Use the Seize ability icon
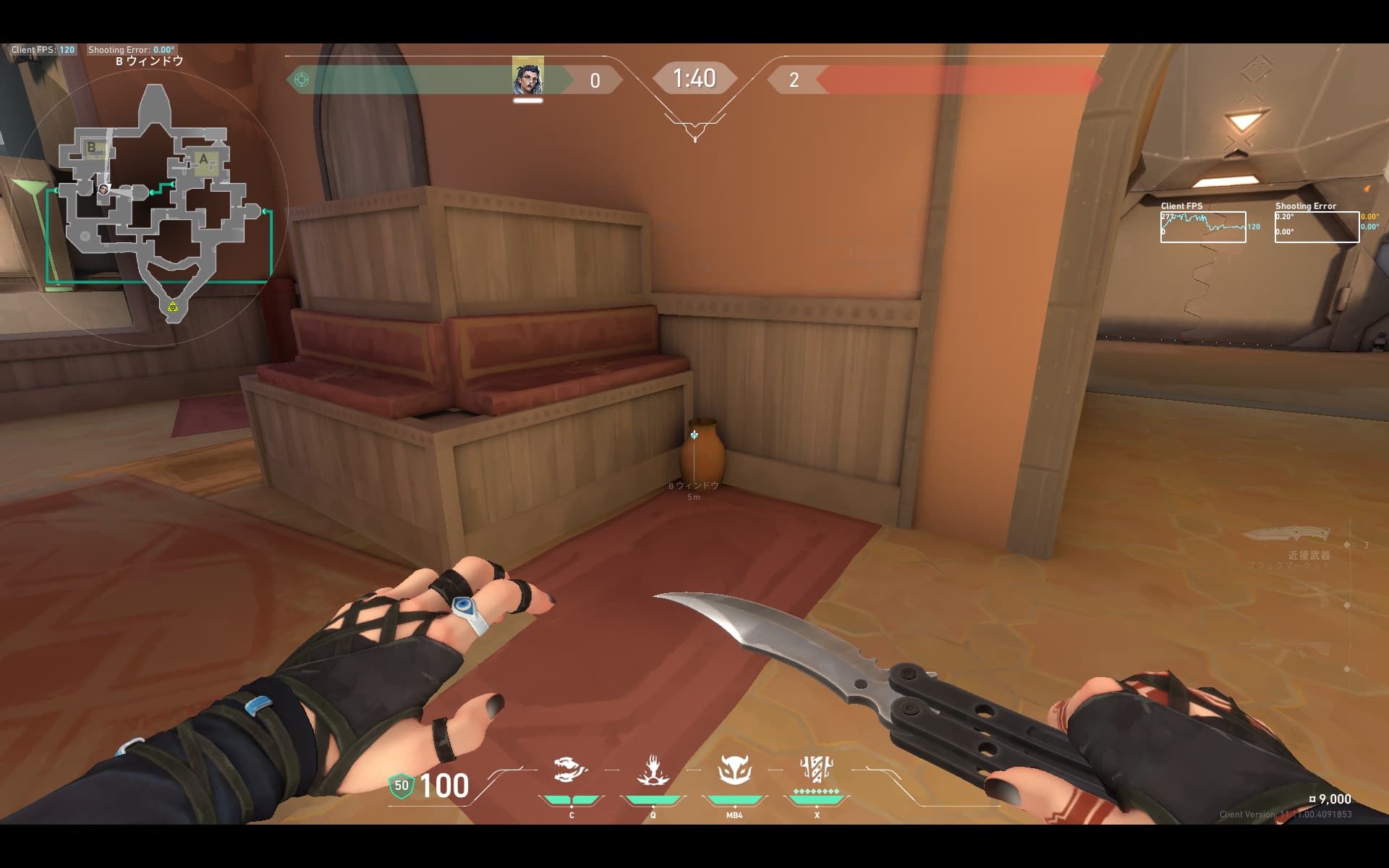This screenshot has height=868, width=1389. (x=653, y=770)
